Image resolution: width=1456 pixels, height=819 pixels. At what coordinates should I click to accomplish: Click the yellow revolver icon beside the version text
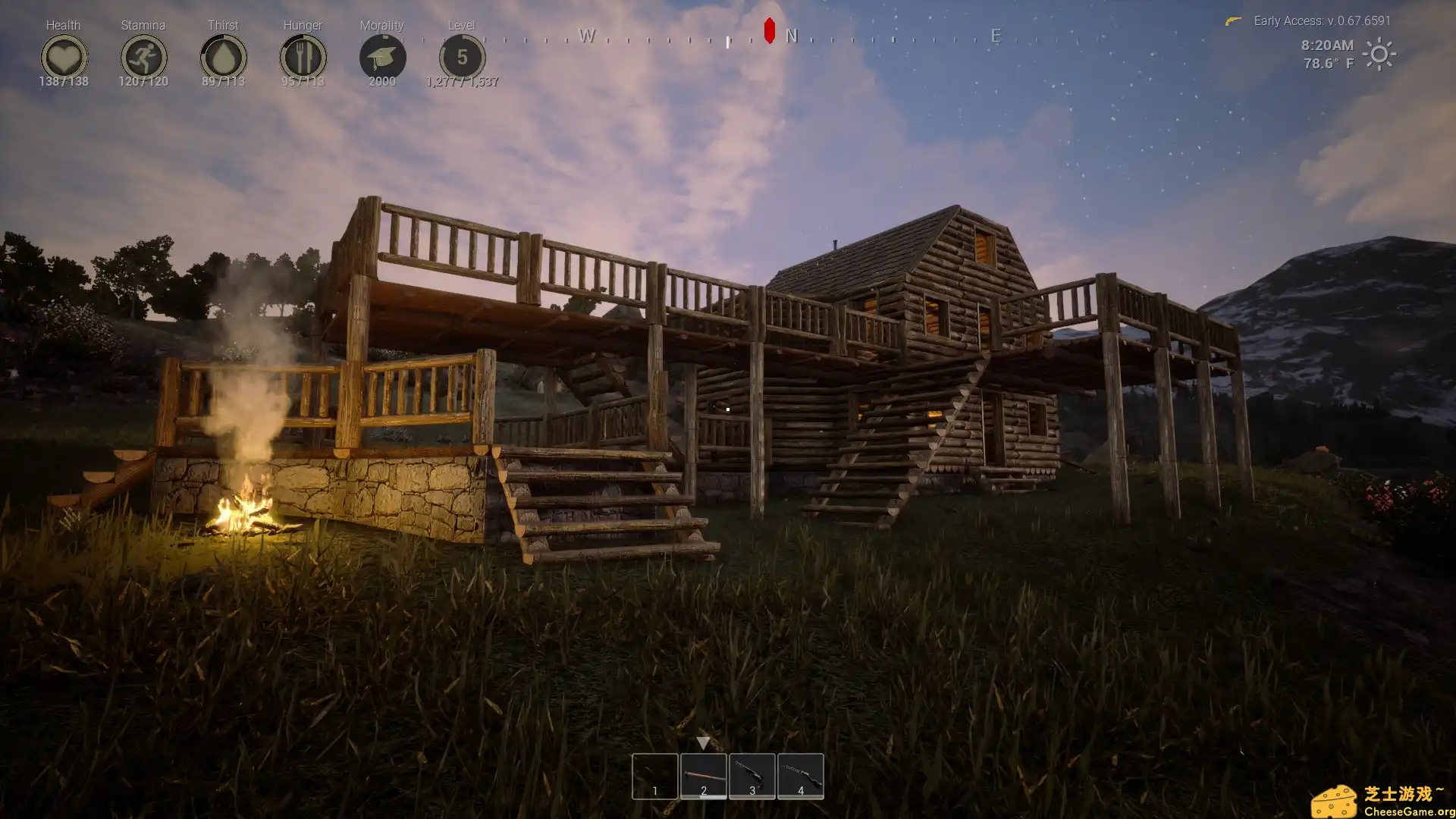tap(1235, 20)
